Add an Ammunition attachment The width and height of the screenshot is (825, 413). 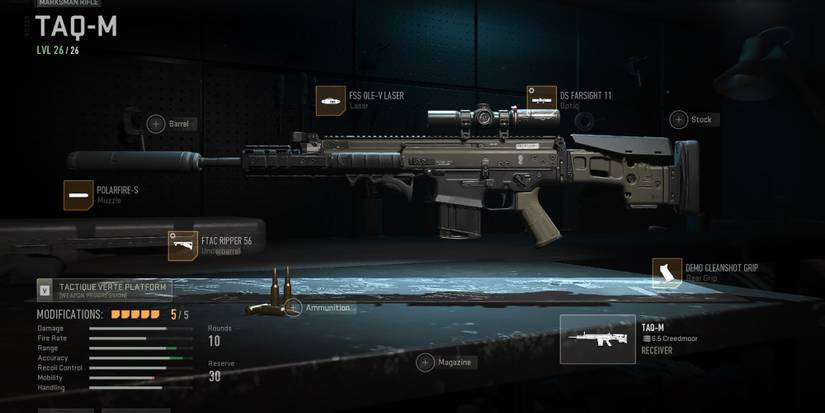point(293,308)
